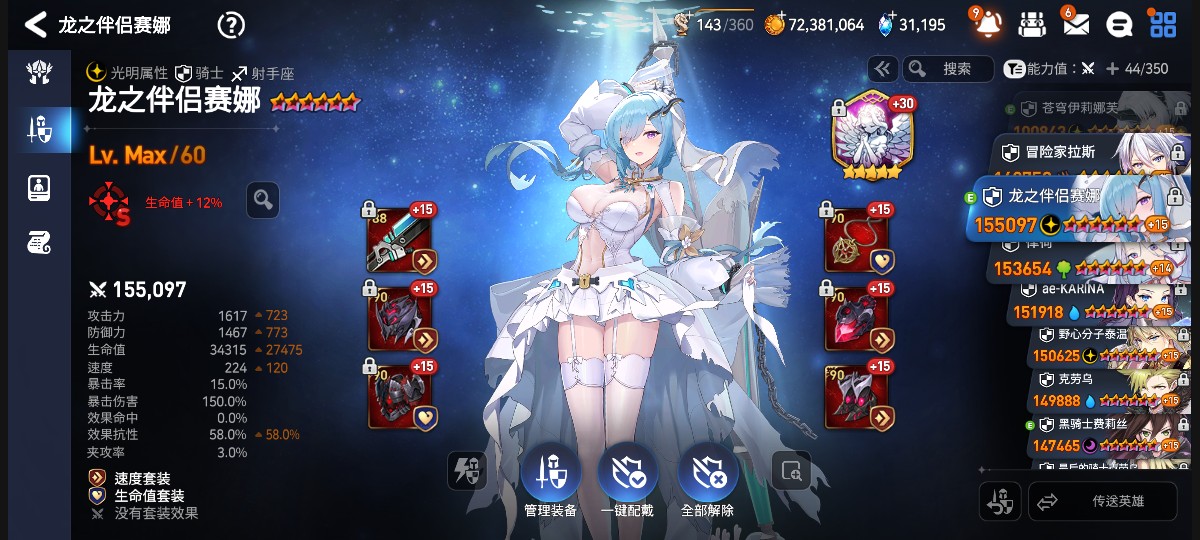This screenshot has width=1200, height=540.
Task: Tap the 一键配戴 auto-equip button
Action: (x=627, y=481)
